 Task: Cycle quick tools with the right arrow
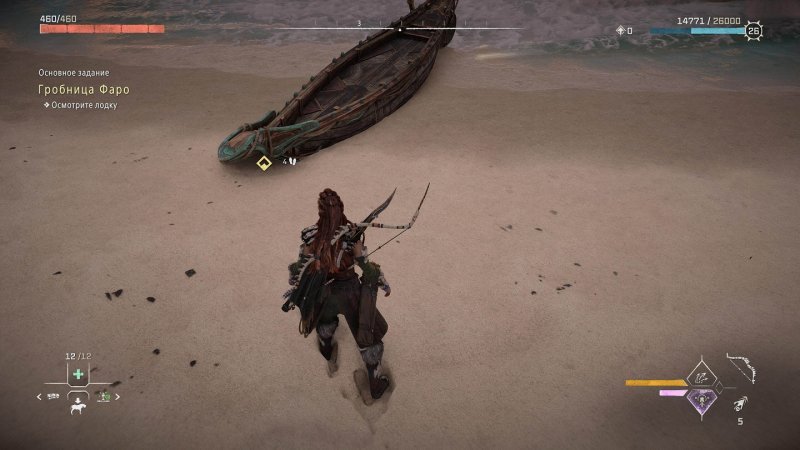coord(118,397)
